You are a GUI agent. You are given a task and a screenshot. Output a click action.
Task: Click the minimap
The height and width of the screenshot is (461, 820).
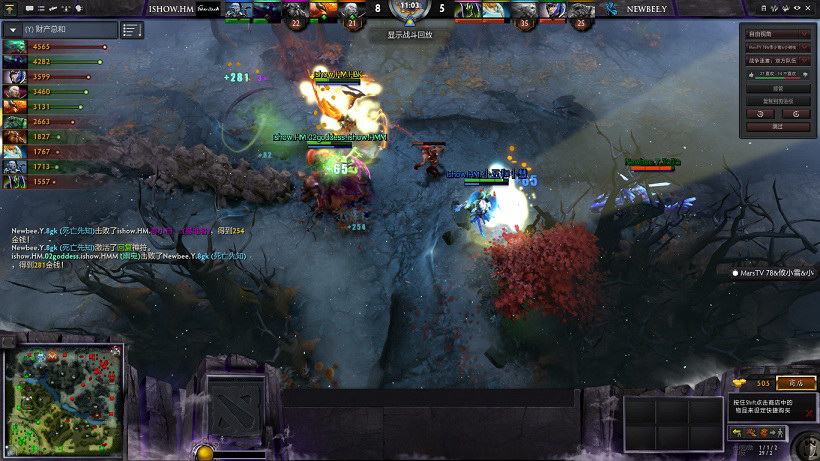[64, 395]
